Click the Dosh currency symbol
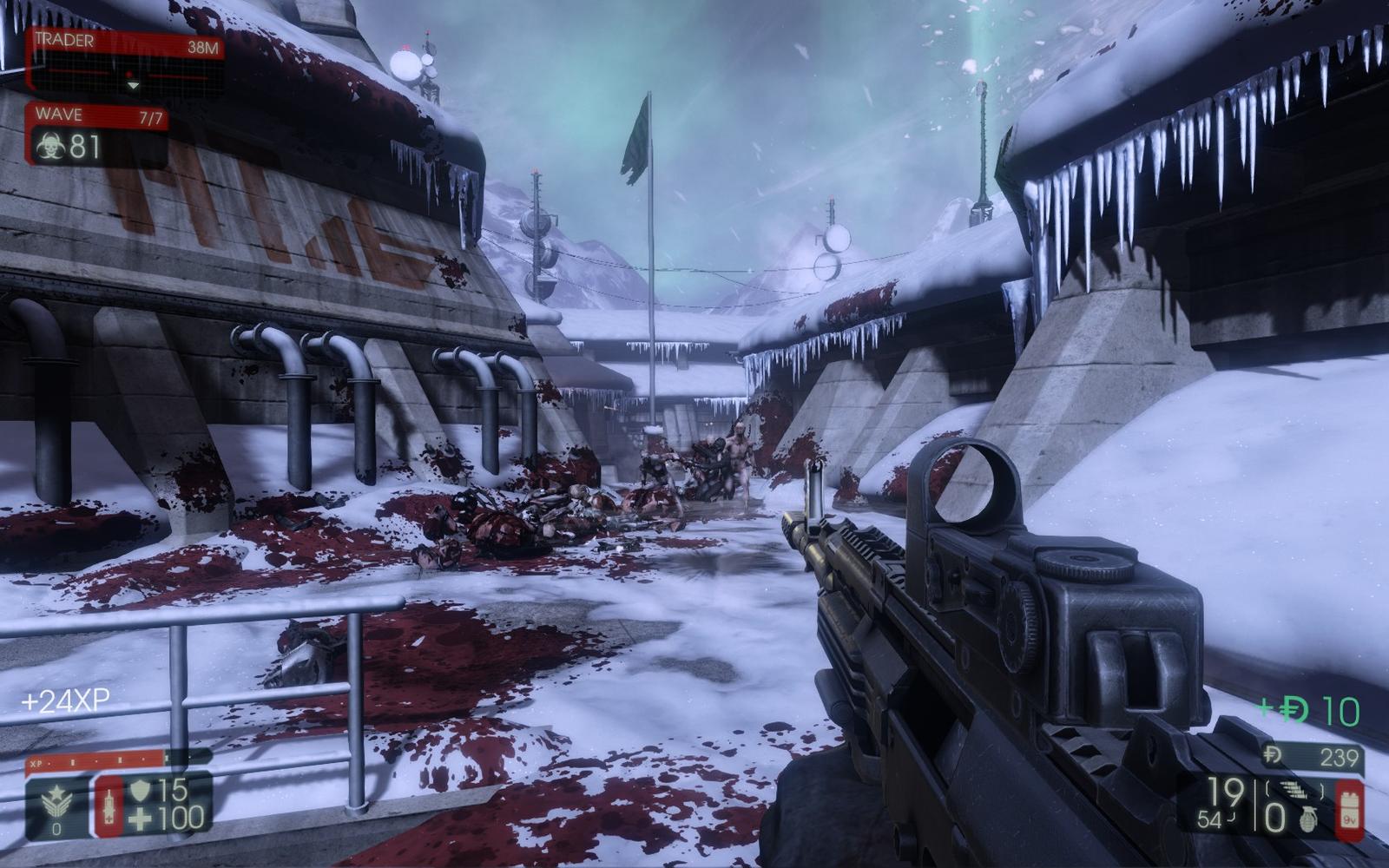This screenshot has width=1389, height=868. point(1273,756)
